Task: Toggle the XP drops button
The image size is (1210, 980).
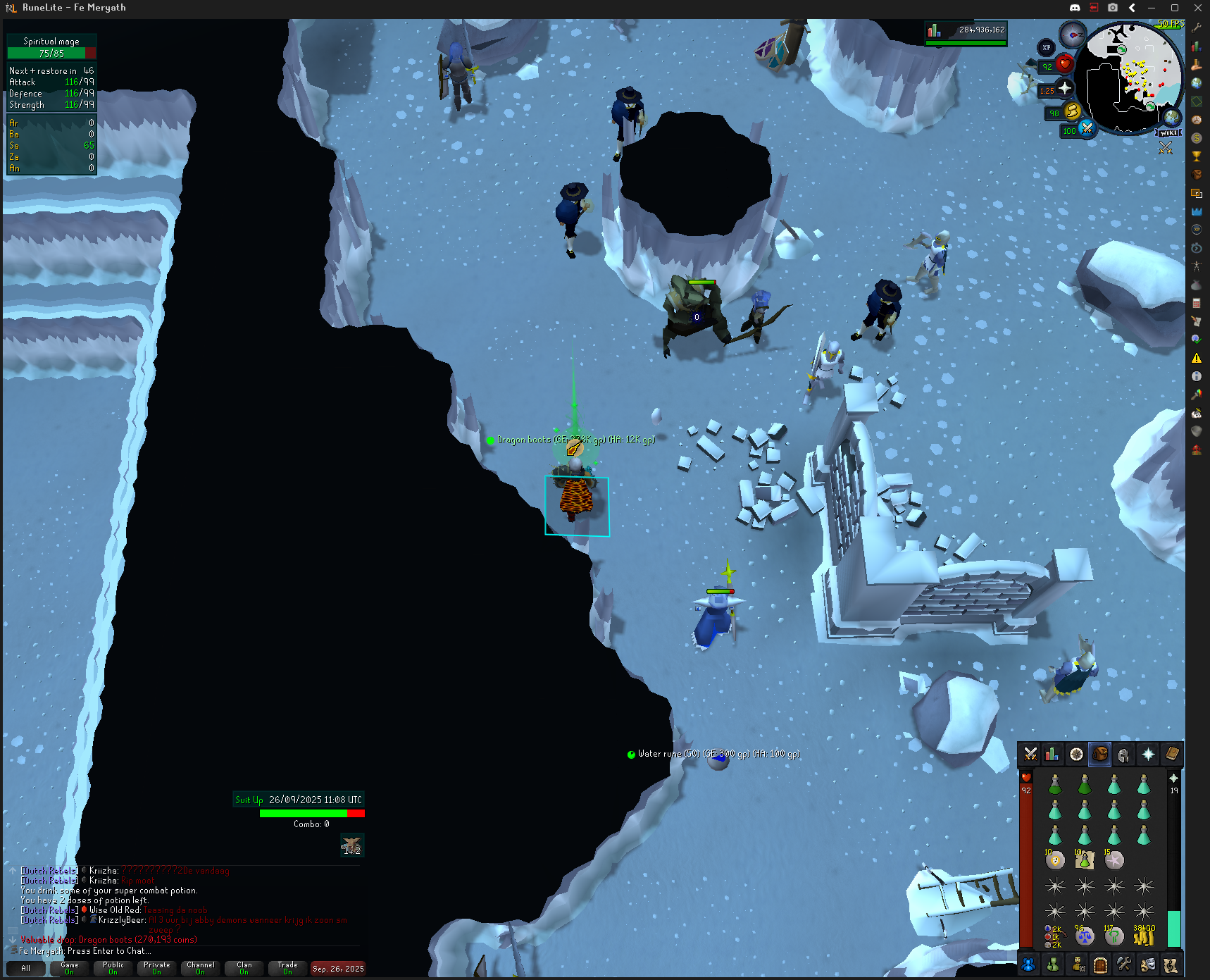Action: pyautogui.click(x=1047, y=48)
